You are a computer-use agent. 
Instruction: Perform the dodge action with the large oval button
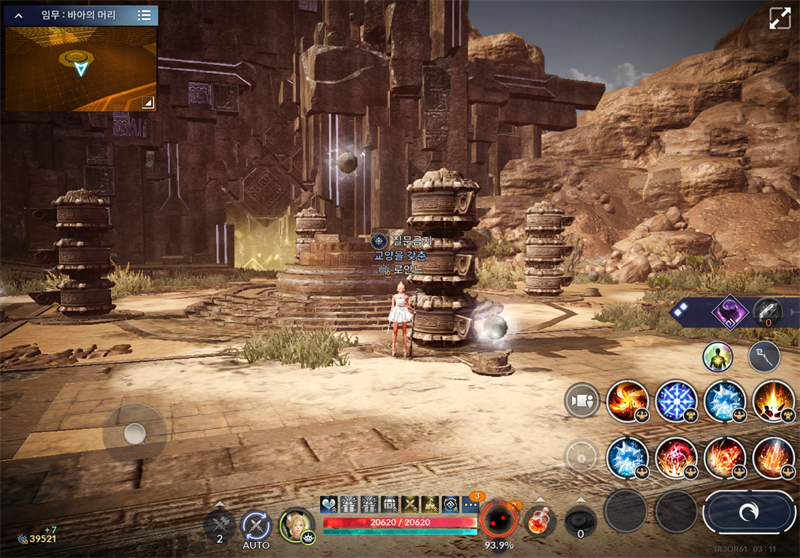click(749, 511)
